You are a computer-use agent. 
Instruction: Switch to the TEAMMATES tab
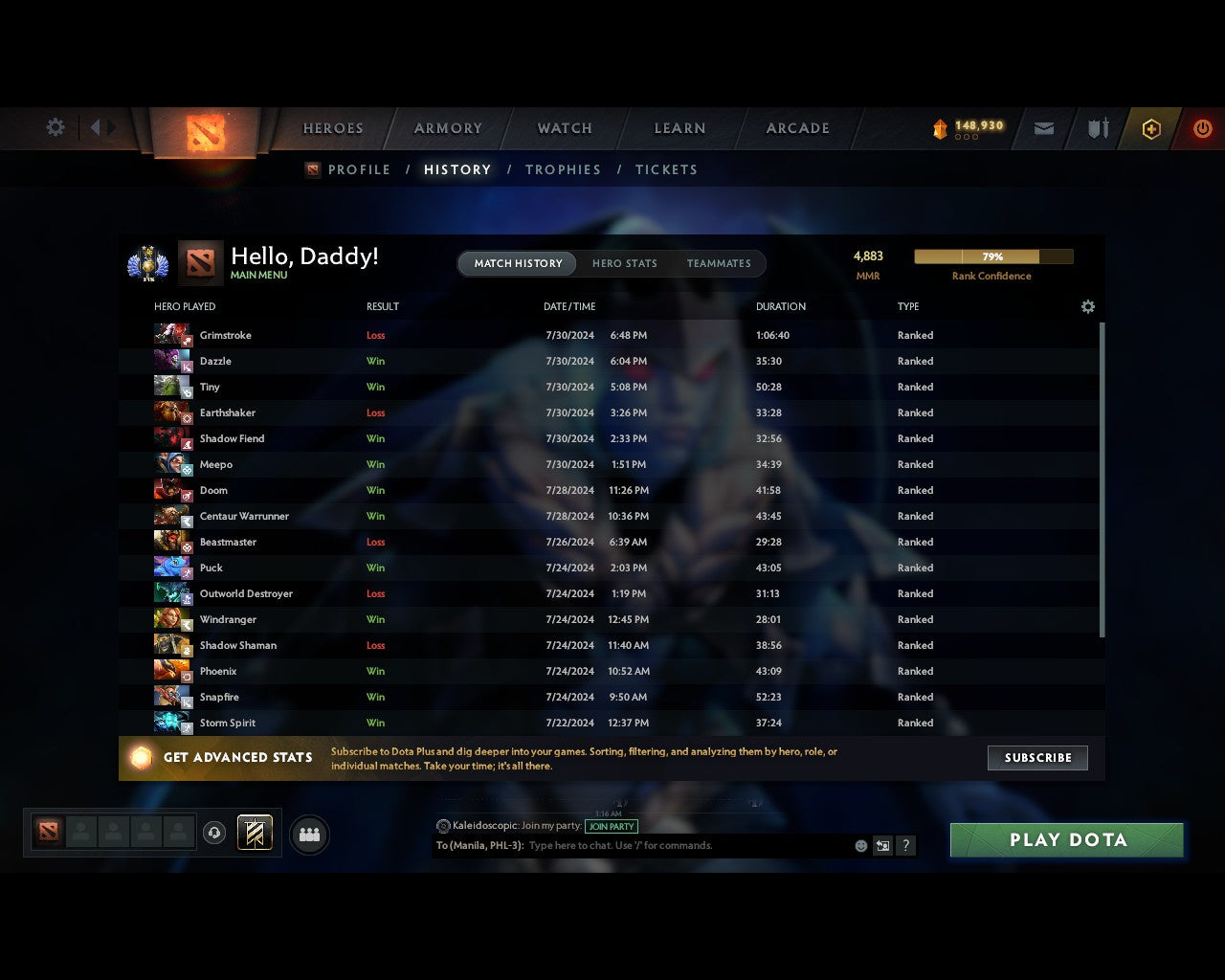(x=720, y=263)
